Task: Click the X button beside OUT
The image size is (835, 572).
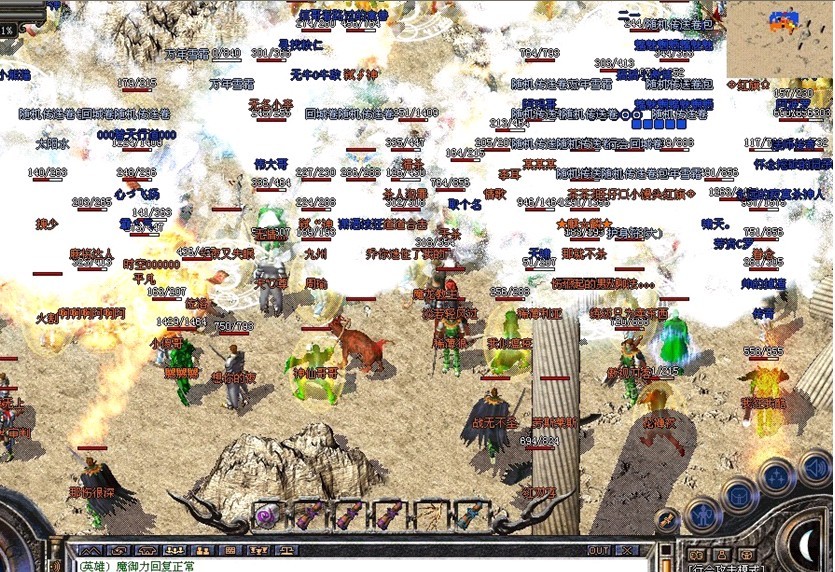Action: click(x=627, y=550)
